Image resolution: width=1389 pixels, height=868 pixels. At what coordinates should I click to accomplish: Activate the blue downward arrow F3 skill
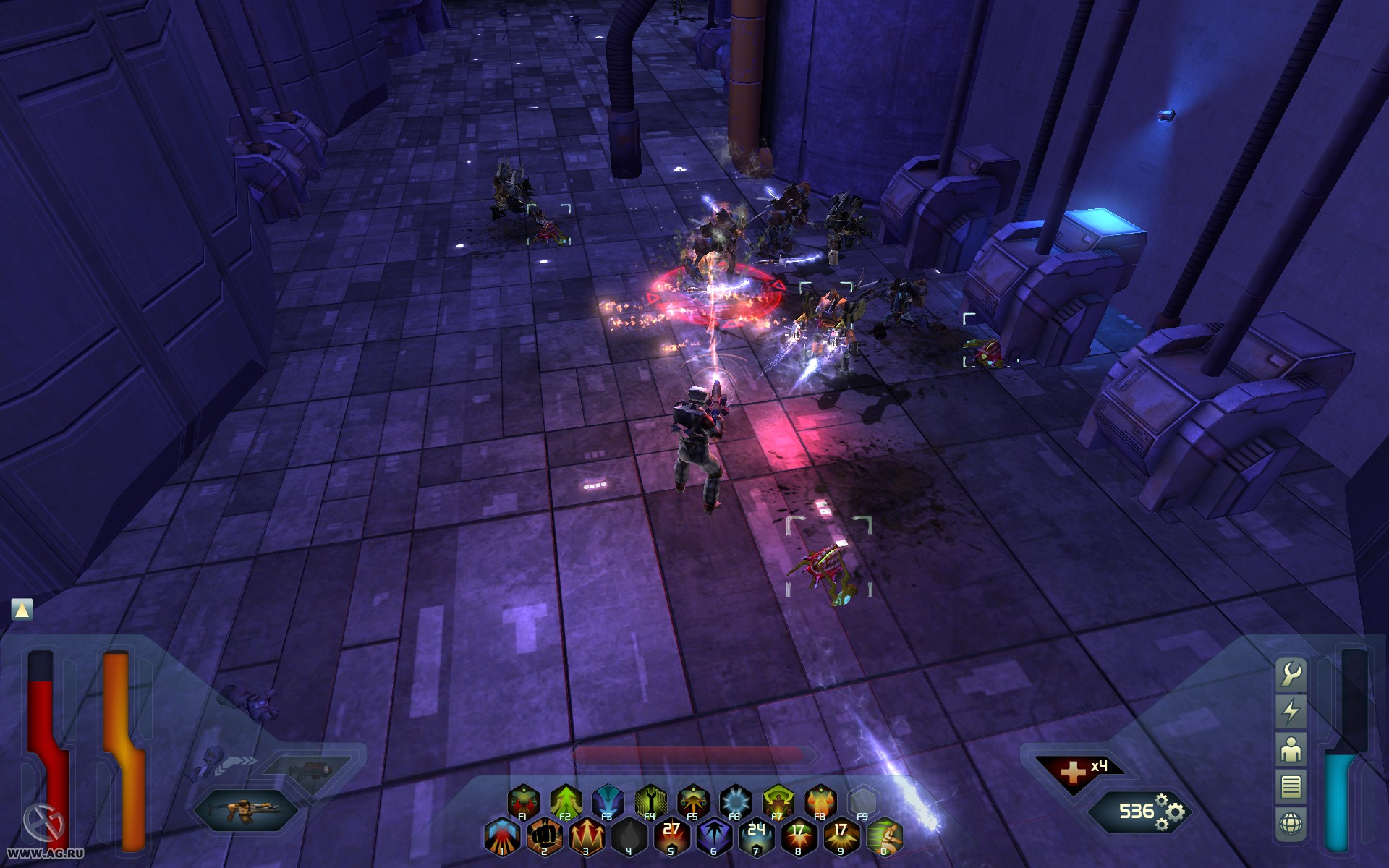pyautogui.click(x=608, y=801)
